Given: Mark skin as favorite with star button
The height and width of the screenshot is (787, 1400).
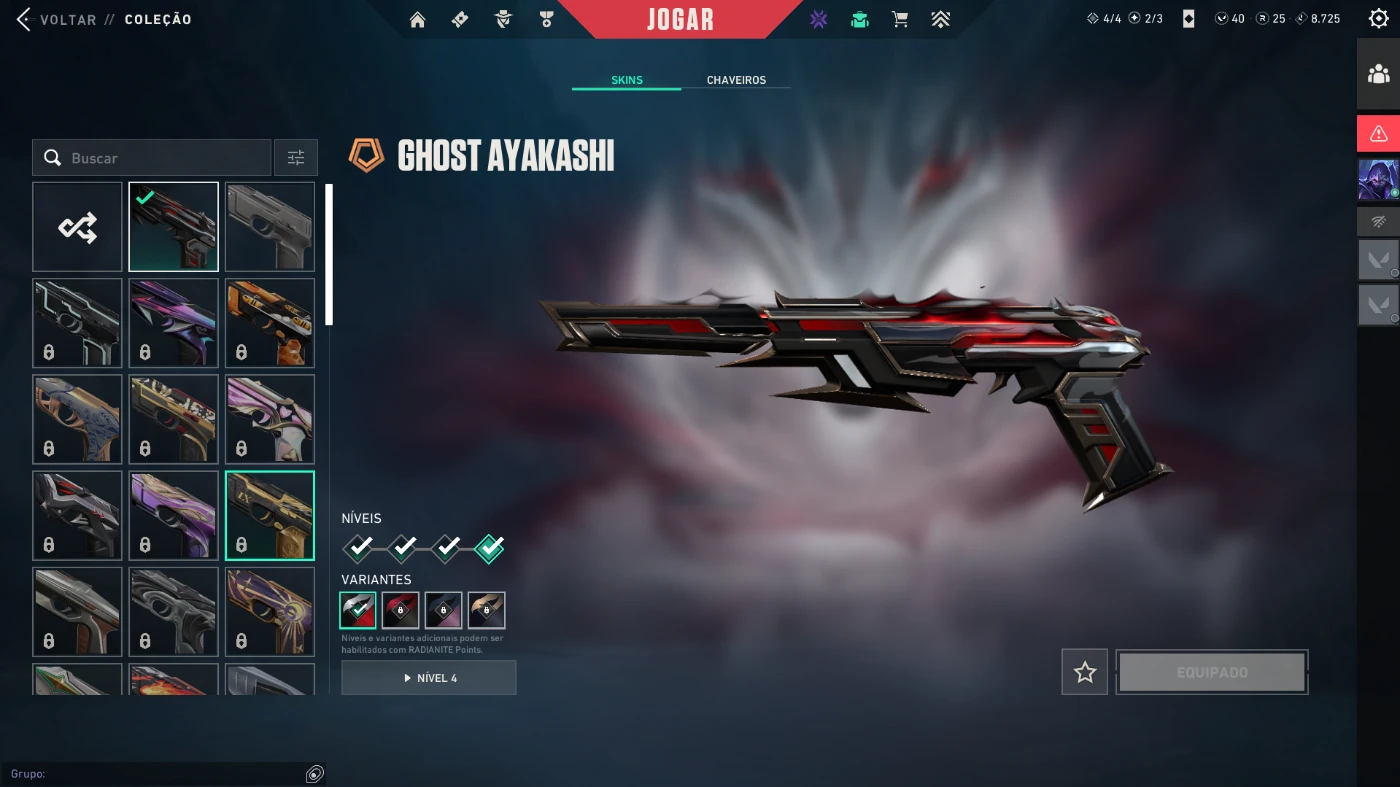Looking at the screenshot, I should (x=1084, y=673).
